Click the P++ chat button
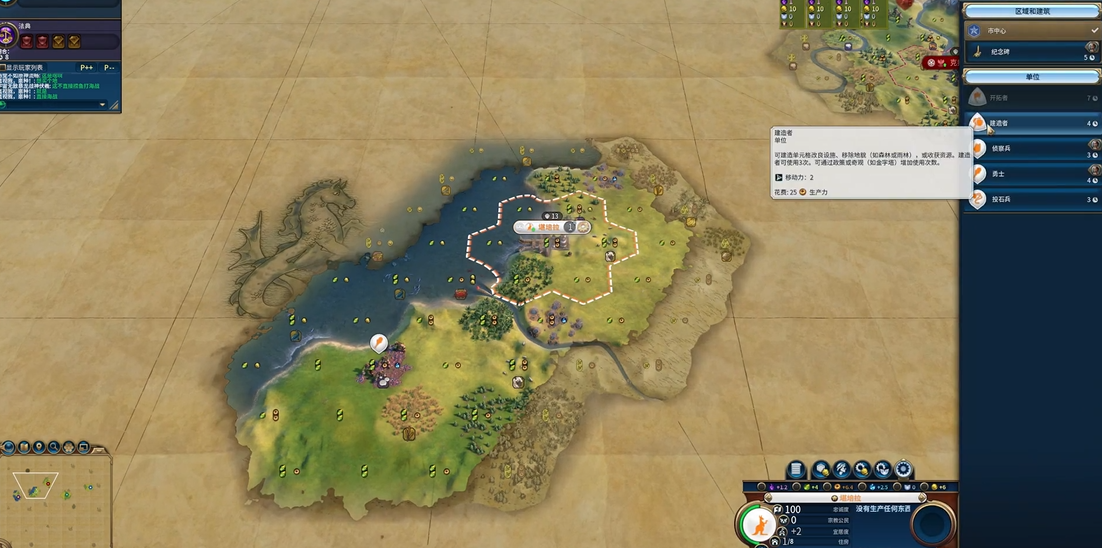The height and width of the screenshot is (548, 1102). [x=86, y=67]
